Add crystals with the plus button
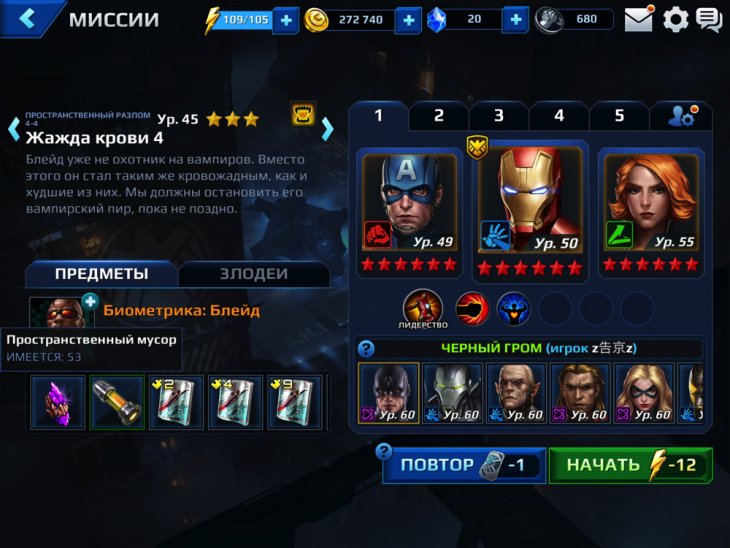This screenshot has width=730, height=548. click(515, 20)
